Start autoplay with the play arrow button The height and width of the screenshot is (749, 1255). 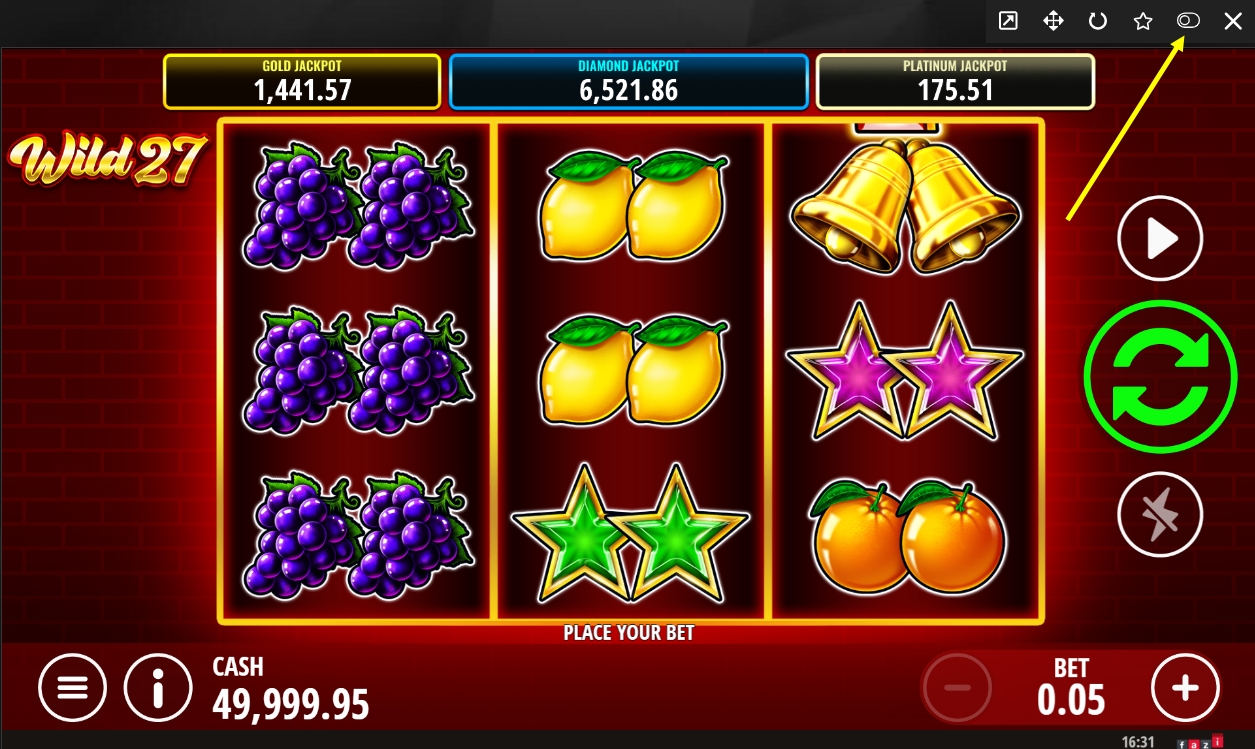[x=1160, y=238]
